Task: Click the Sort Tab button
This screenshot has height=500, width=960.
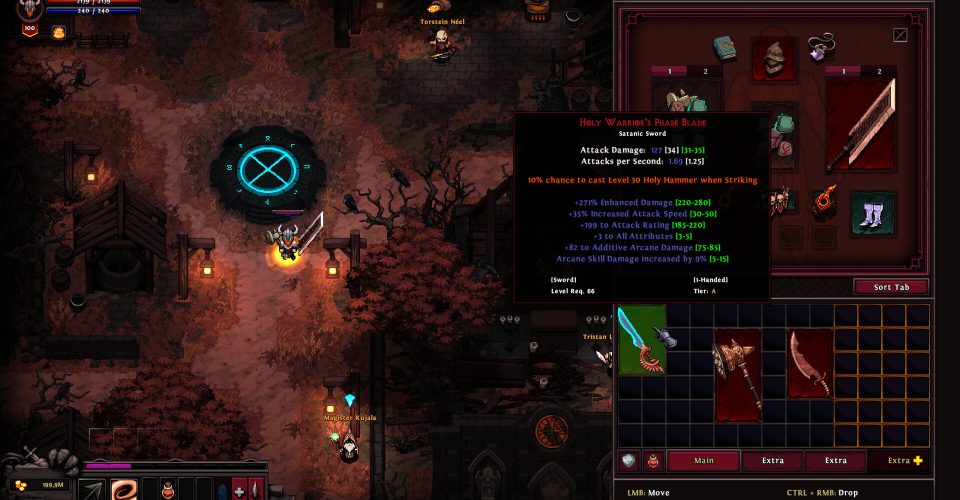Action: [890, 287]
